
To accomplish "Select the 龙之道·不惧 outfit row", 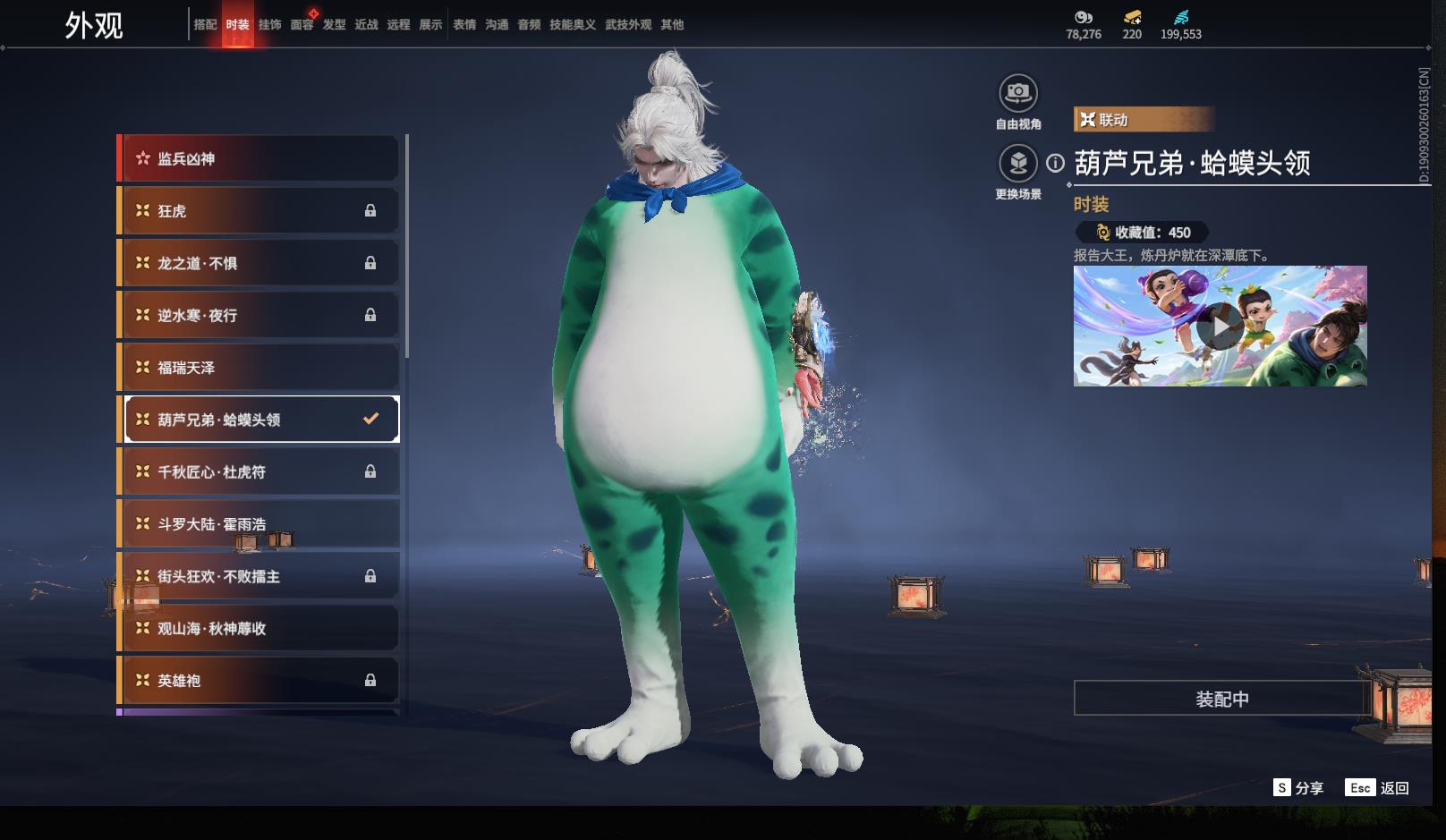I will tap(259, 263).
